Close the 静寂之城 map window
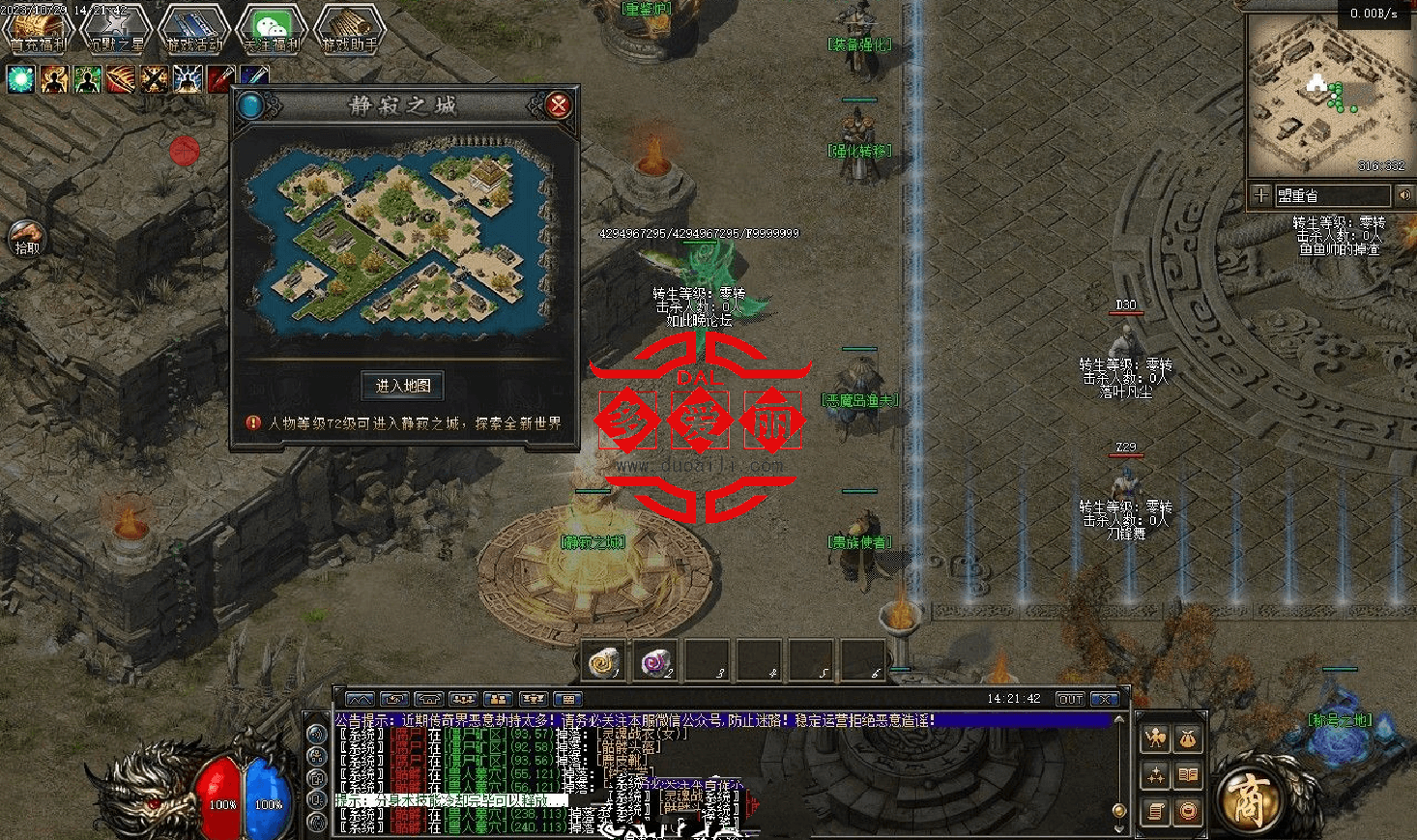Viewport: 1417px width, 840px height. click(x=558, y=105)
